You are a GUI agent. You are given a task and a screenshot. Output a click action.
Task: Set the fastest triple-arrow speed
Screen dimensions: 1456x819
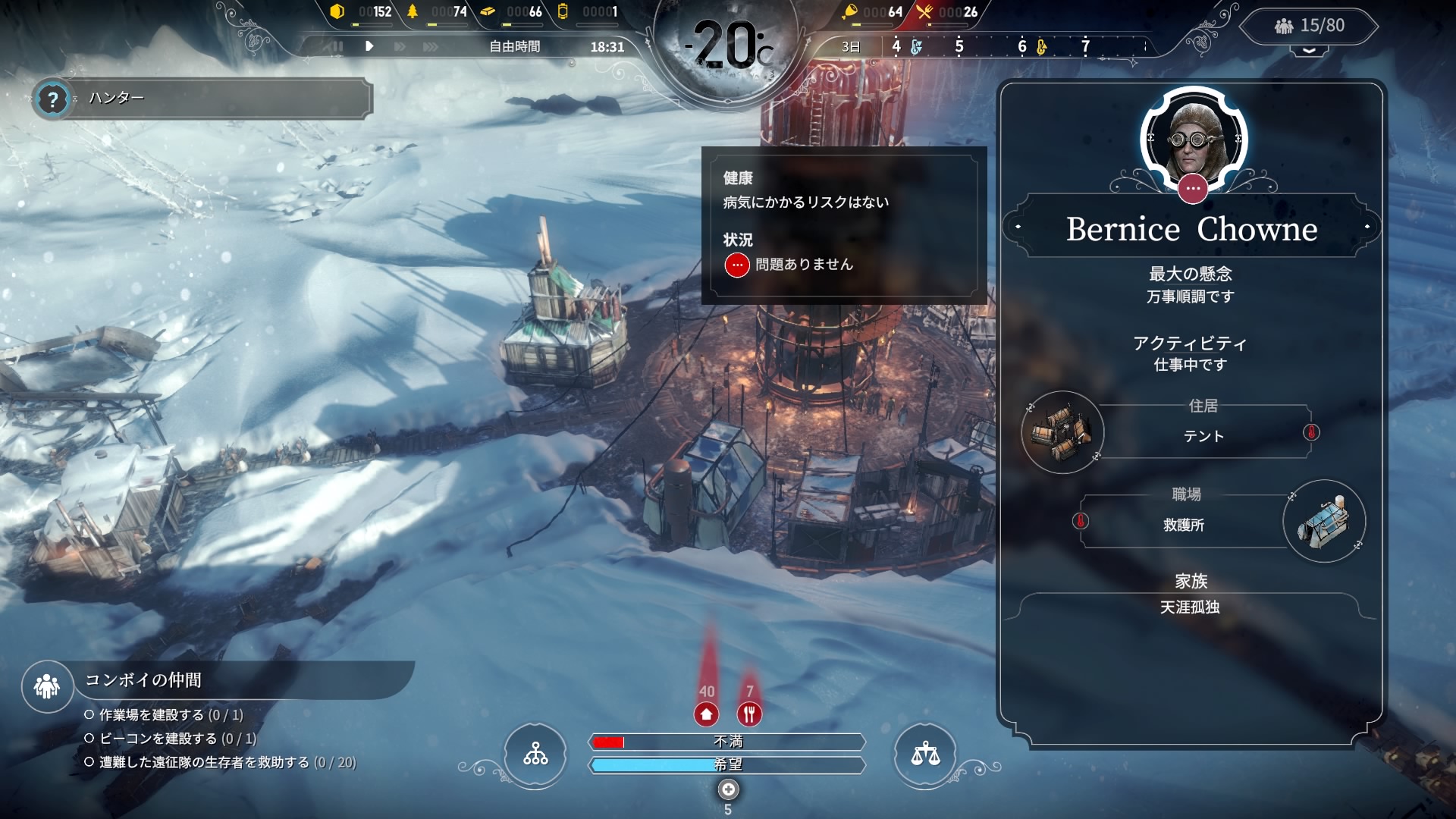431,46
